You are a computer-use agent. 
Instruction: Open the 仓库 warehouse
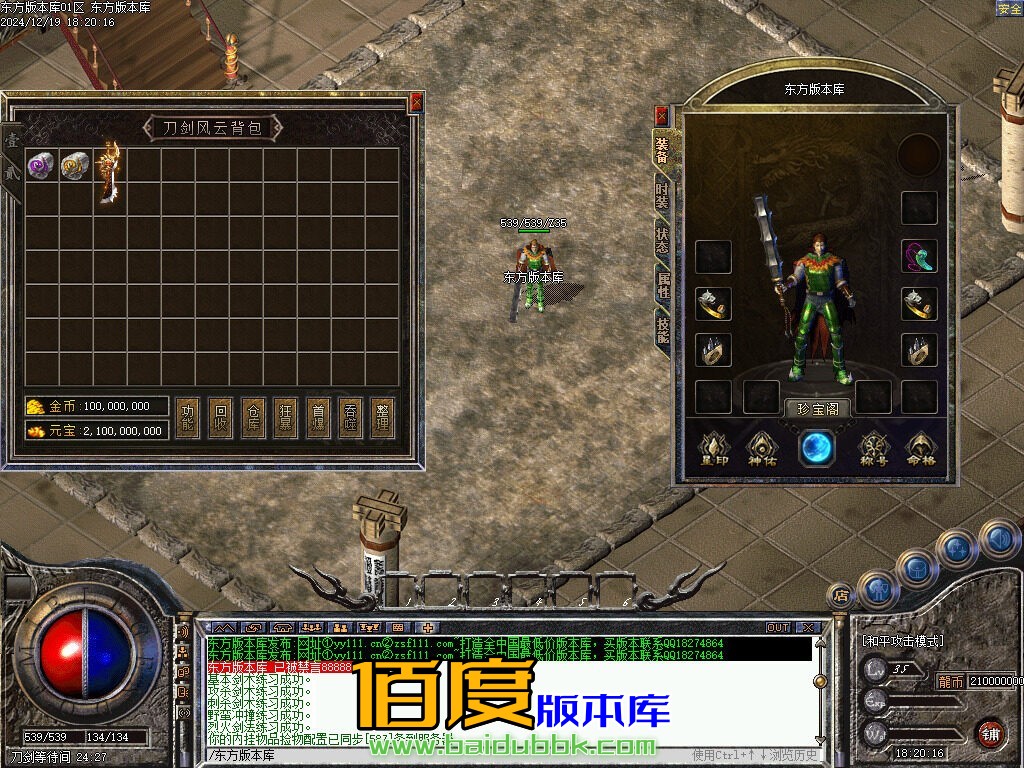(253, 419)
